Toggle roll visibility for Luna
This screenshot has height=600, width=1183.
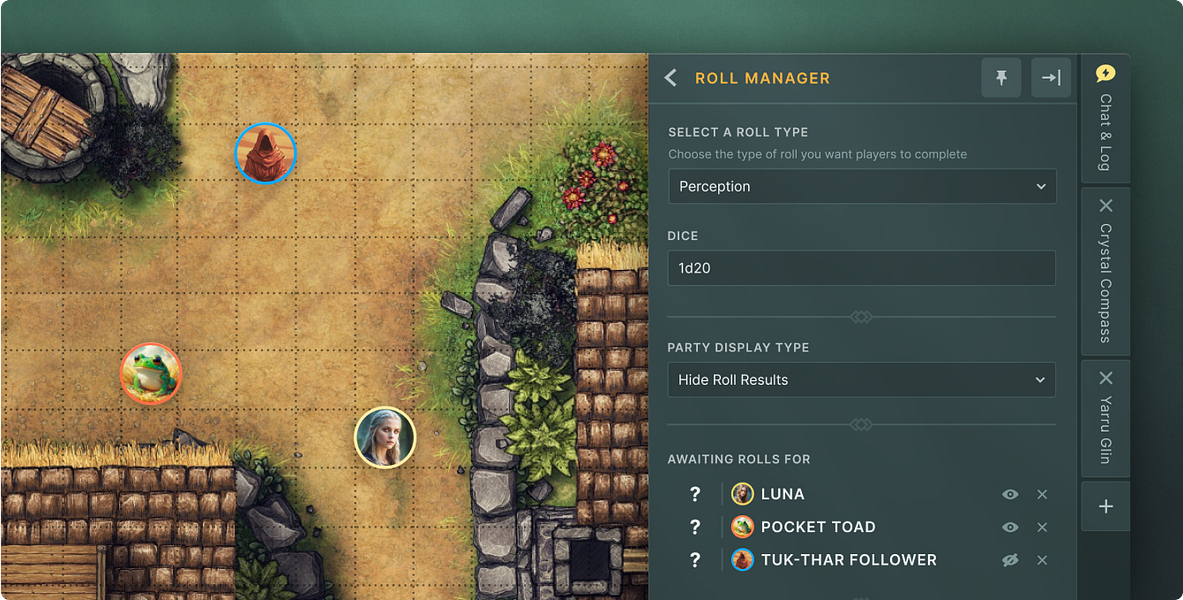tap(1010, 494)
